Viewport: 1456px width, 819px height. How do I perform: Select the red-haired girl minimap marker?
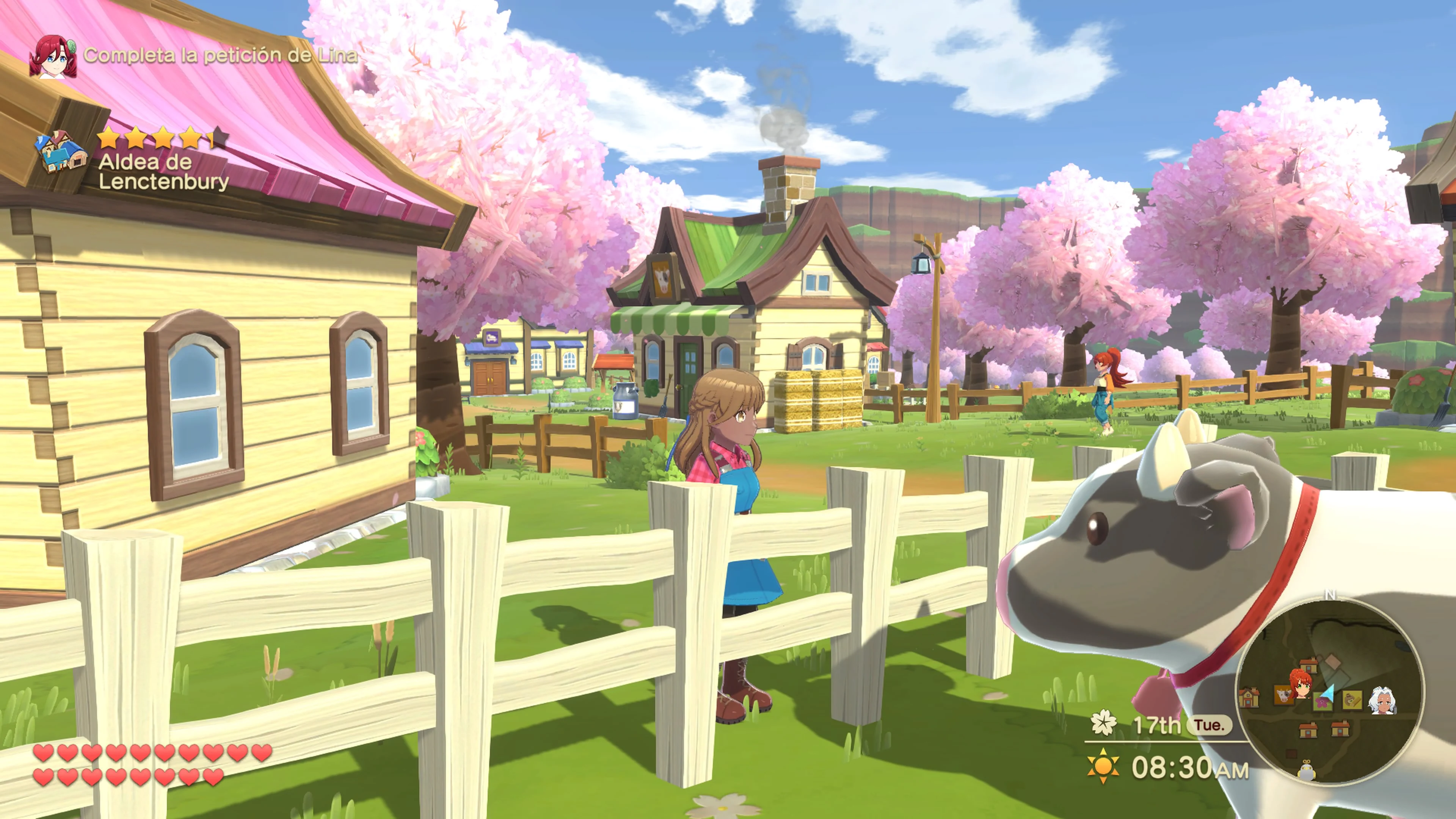click(x=1301, y=683)
